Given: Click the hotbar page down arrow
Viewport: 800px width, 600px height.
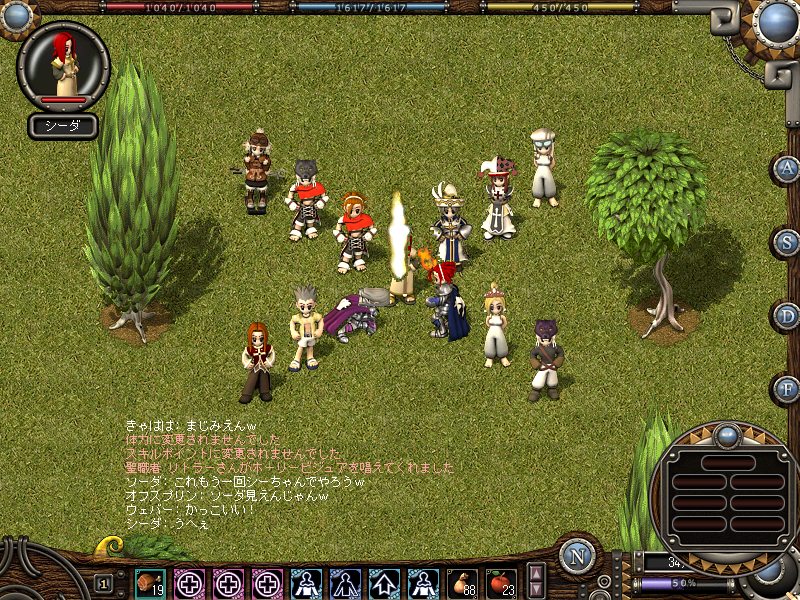Looking at the screenshot, I should [536, 590].
